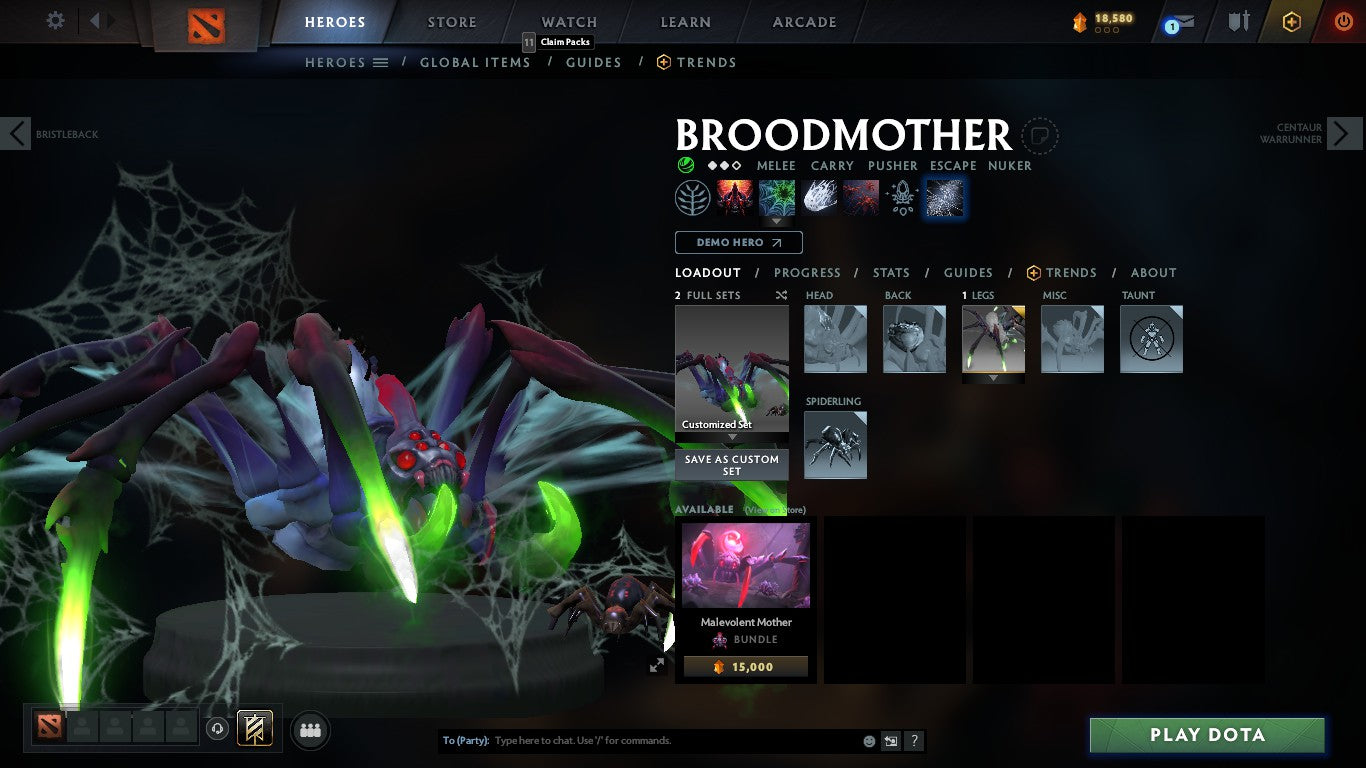Click the Bristleback left navigation arrow

point(15,133)
